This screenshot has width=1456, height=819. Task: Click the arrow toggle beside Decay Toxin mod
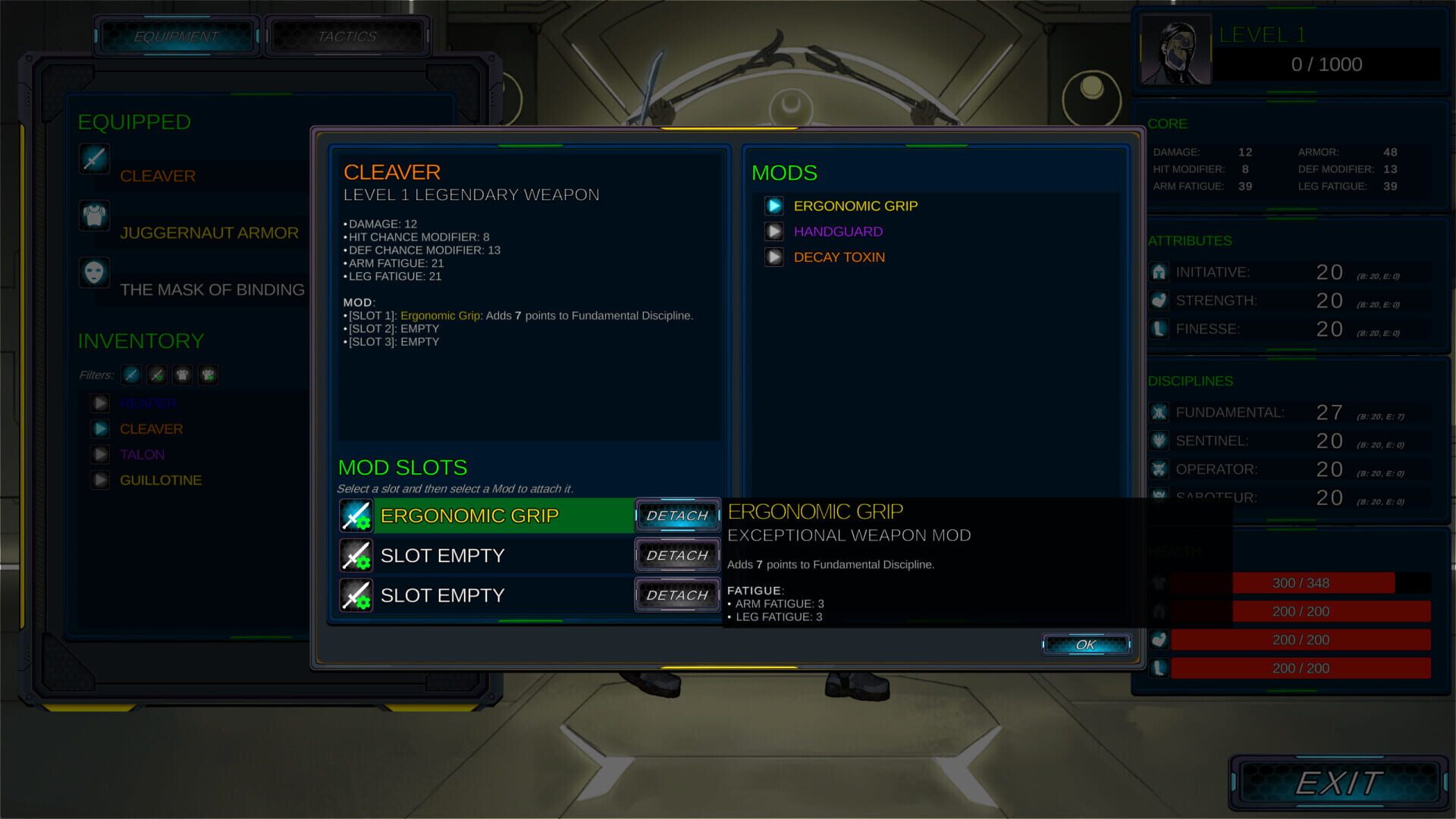click(x=774, y=257)
